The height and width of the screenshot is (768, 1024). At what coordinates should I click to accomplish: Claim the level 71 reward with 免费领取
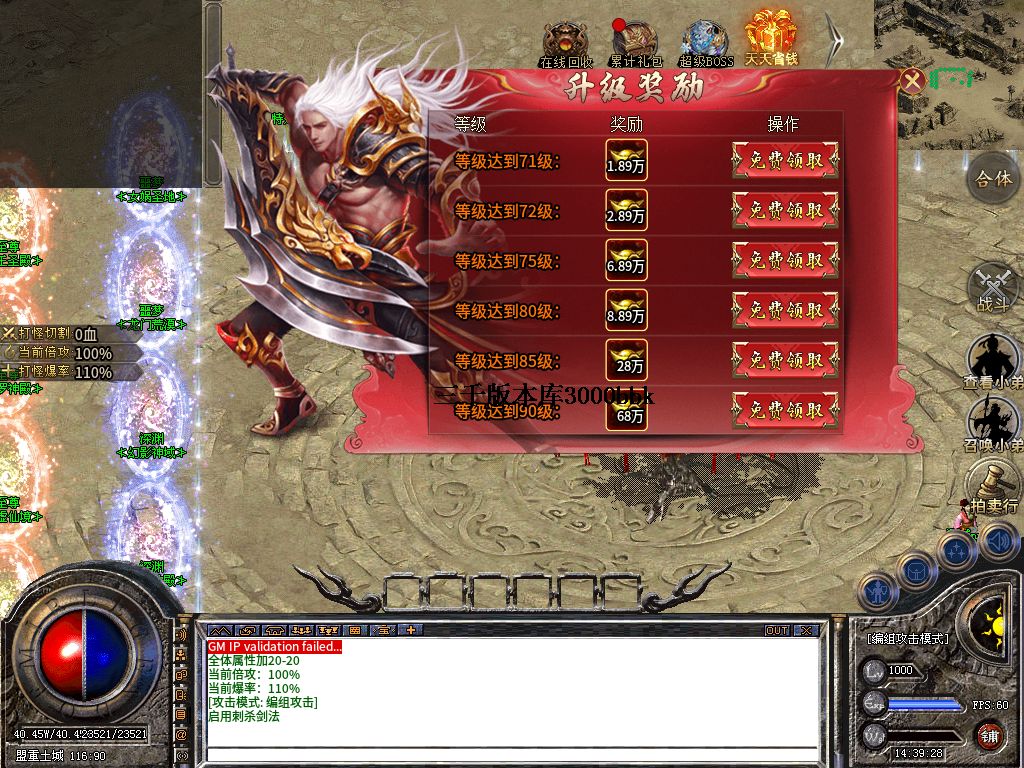[x=785, y=160]
